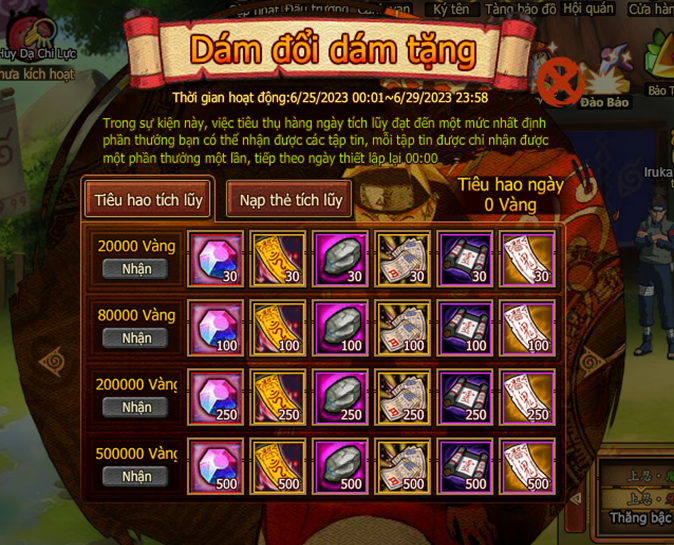Open the Ký tên menu

(453, 8)
